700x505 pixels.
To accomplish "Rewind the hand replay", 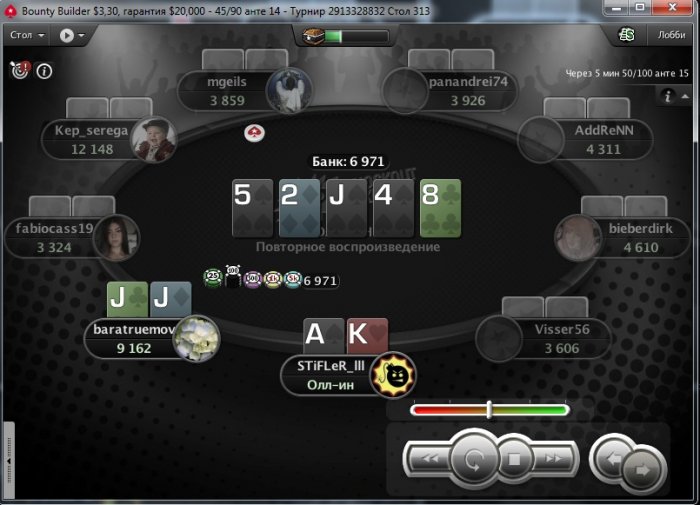I will [430, 459].
